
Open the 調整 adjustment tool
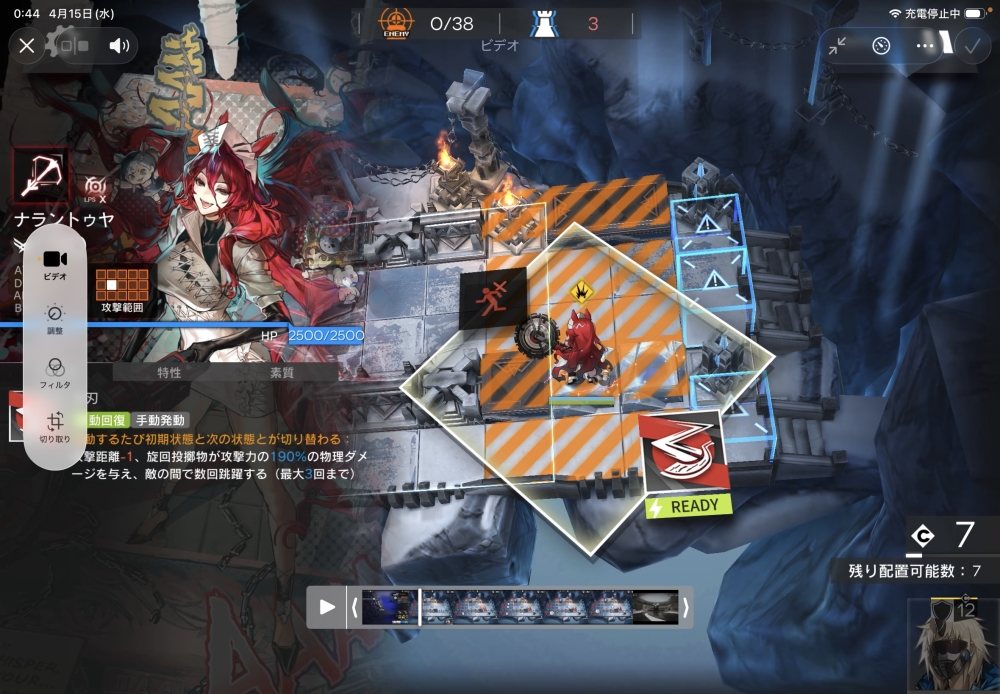coord(55,319)
